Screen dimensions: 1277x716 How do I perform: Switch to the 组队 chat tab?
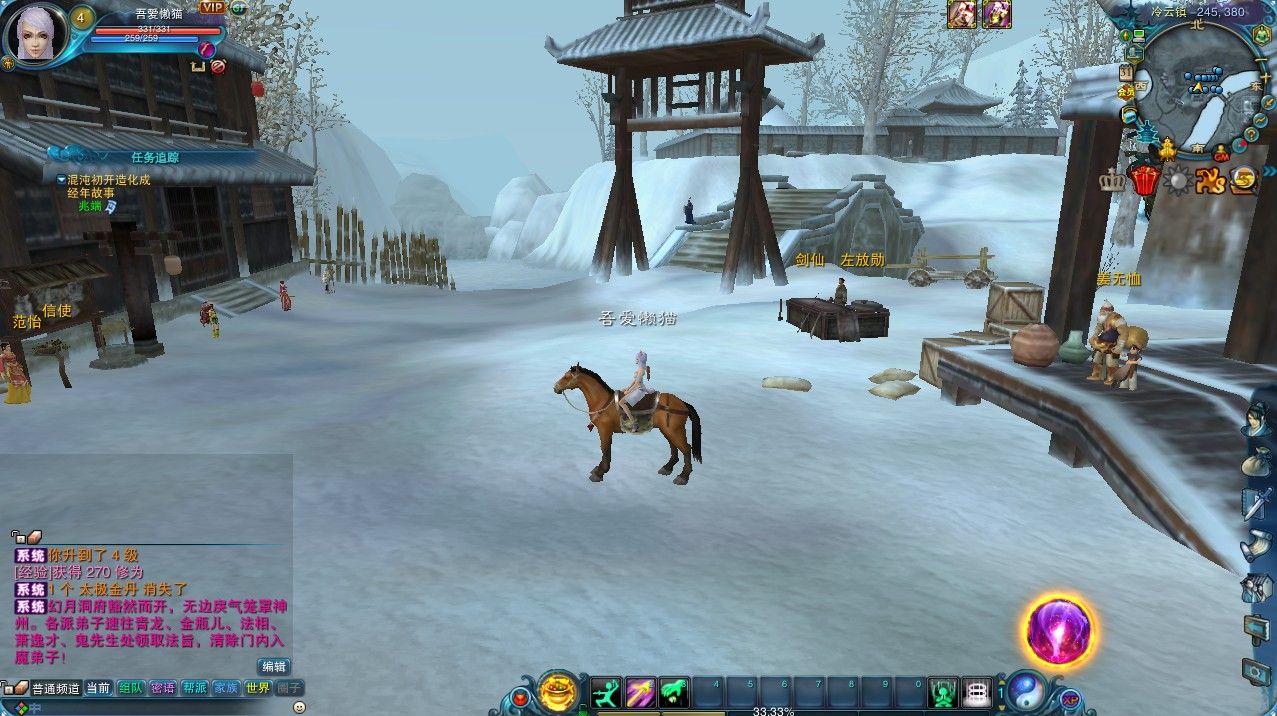[131, 688]
